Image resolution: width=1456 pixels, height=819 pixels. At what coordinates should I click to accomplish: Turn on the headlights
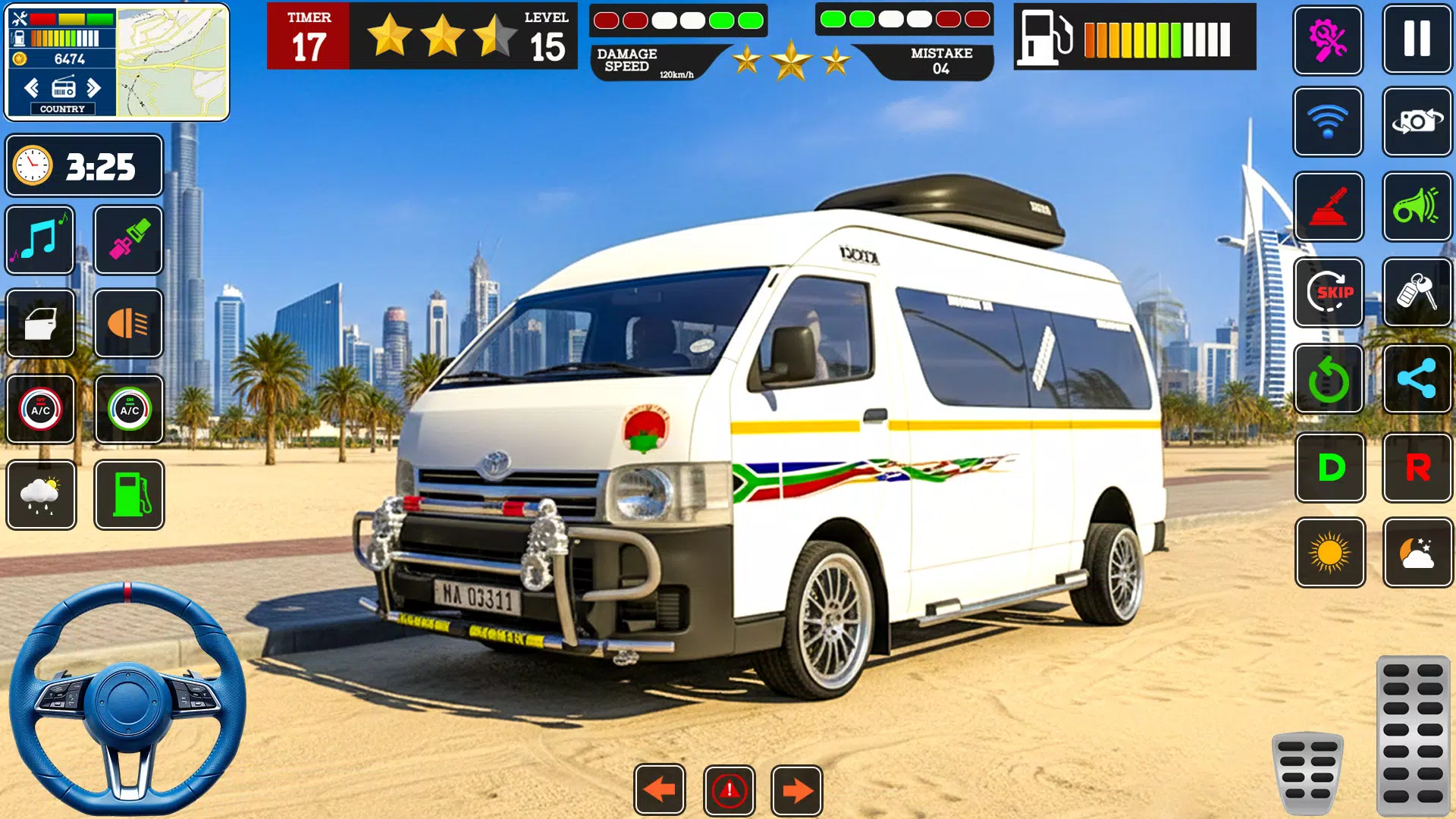[129, 324]
